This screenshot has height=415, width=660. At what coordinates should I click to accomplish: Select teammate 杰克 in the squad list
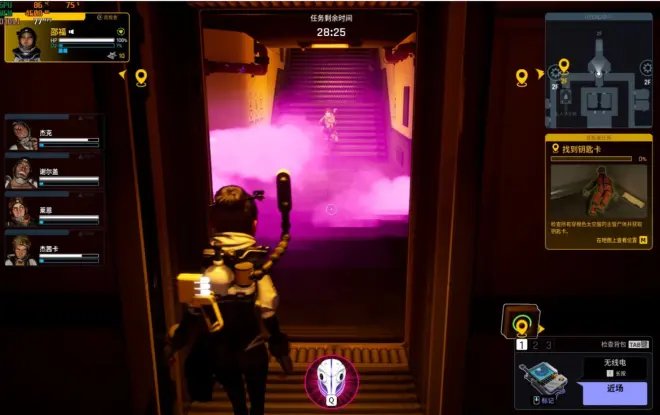24,136
